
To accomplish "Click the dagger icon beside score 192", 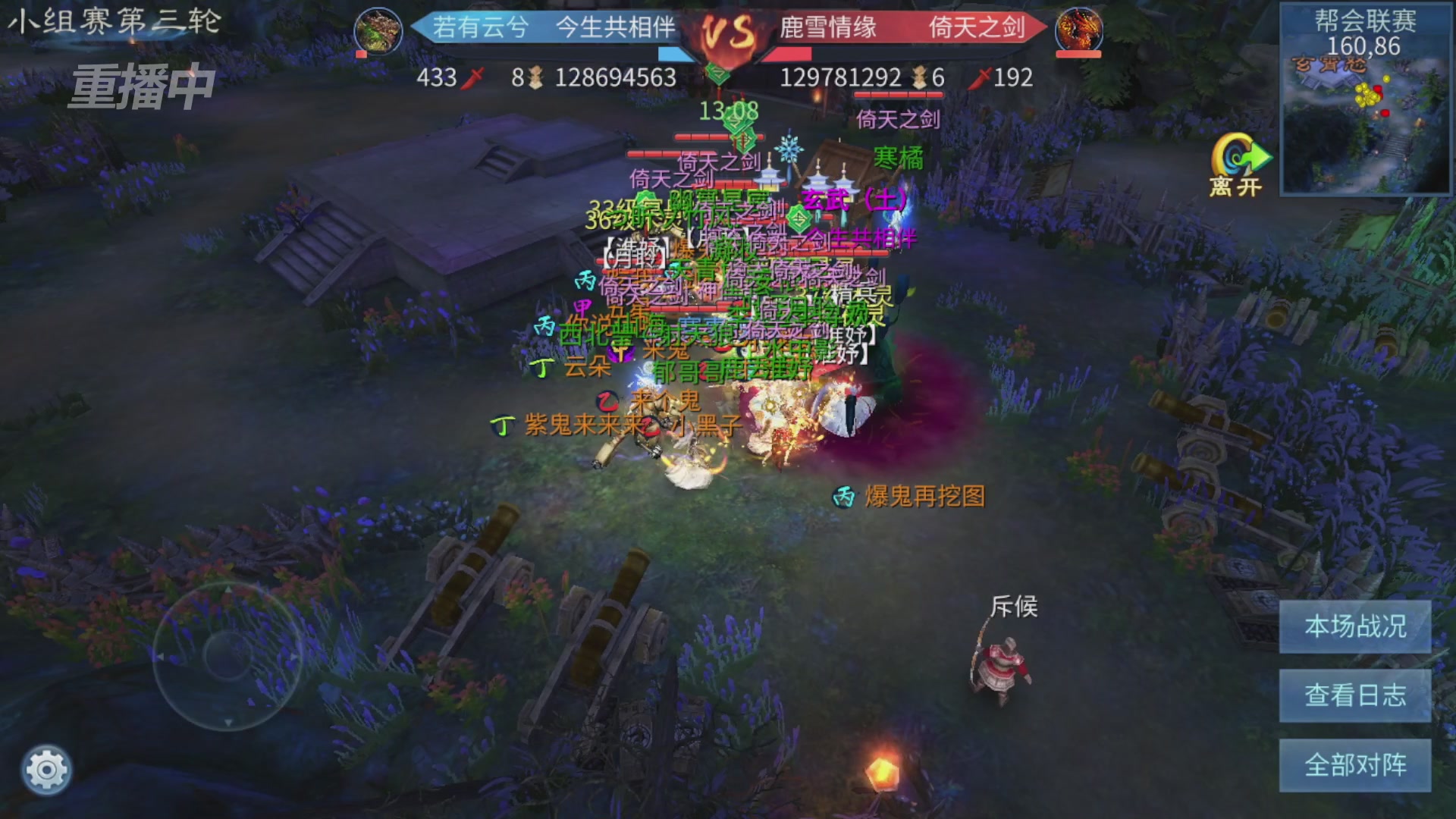I will (x=981, y=78).
